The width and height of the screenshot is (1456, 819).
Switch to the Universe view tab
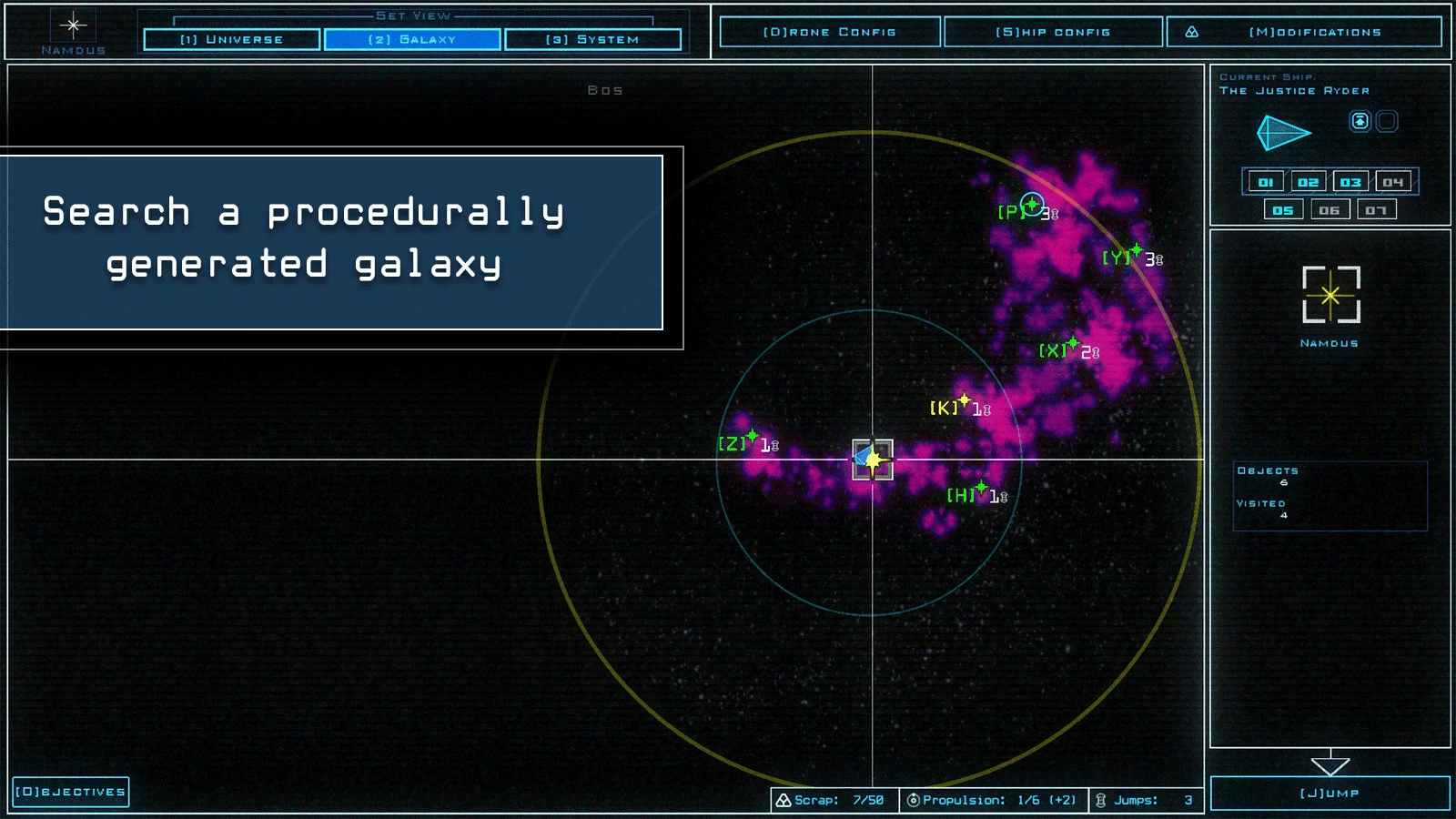tap(231, 39)
